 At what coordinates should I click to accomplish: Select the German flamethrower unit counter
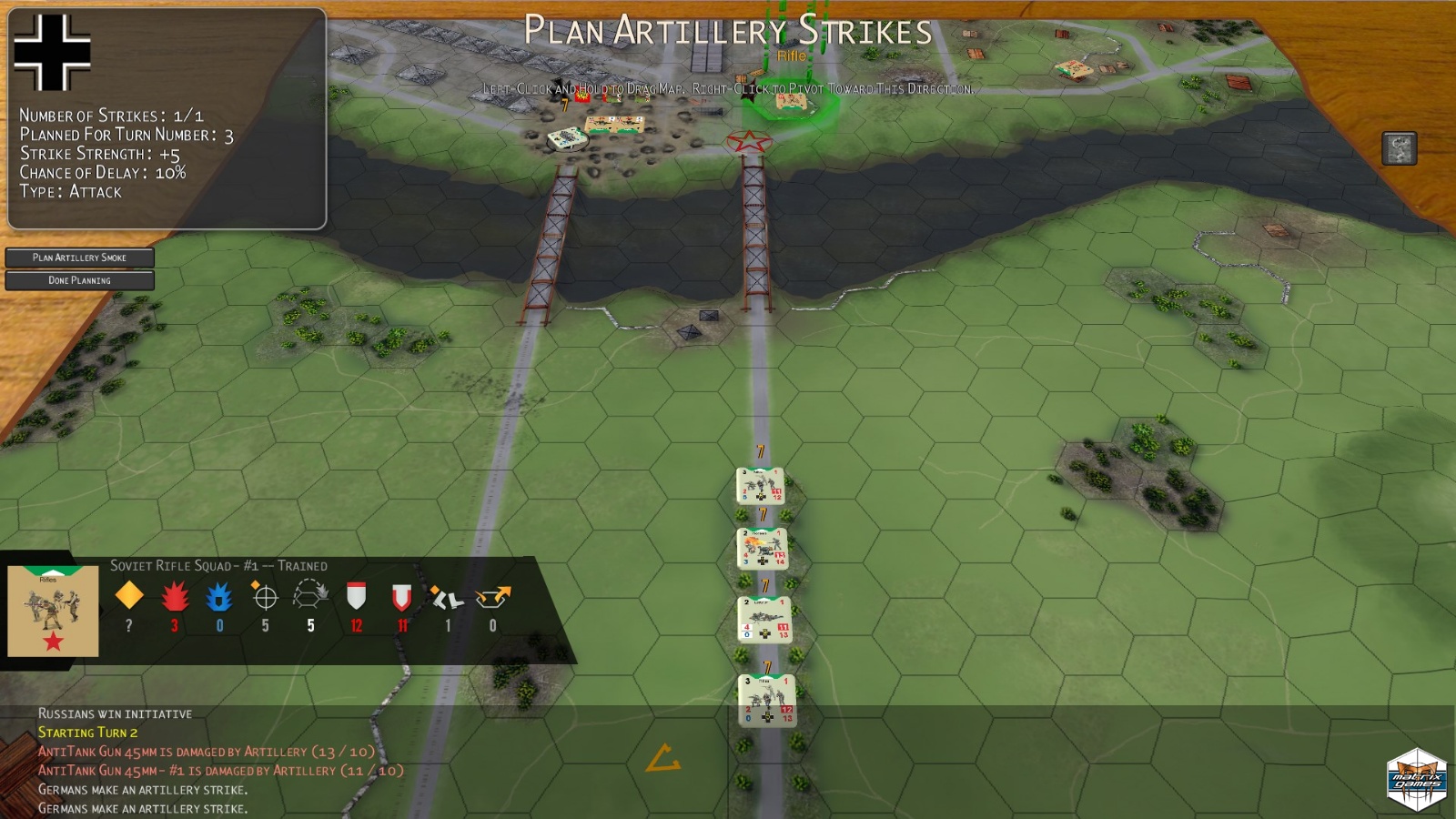pos(762,550)
